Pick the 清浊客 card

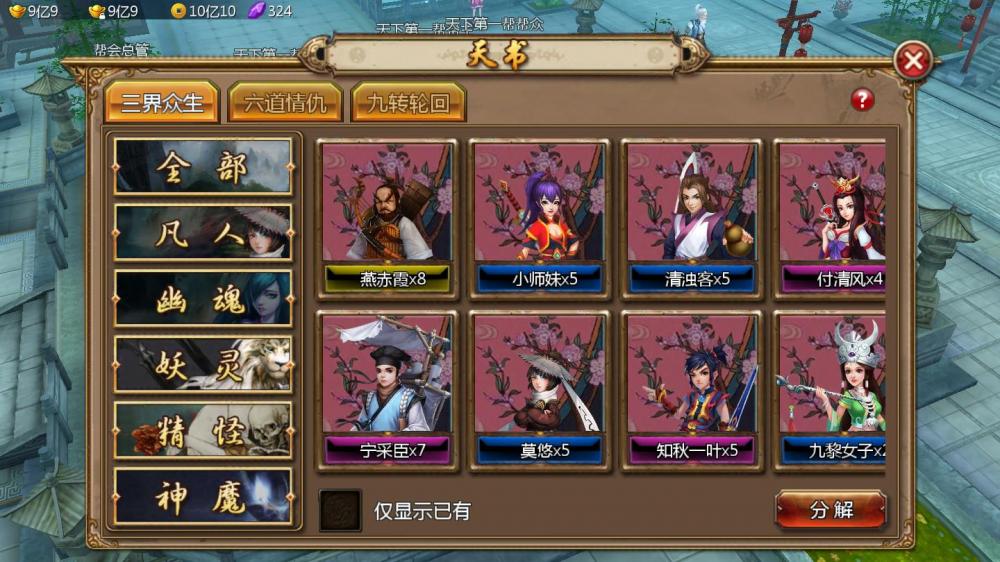(693, 216)
